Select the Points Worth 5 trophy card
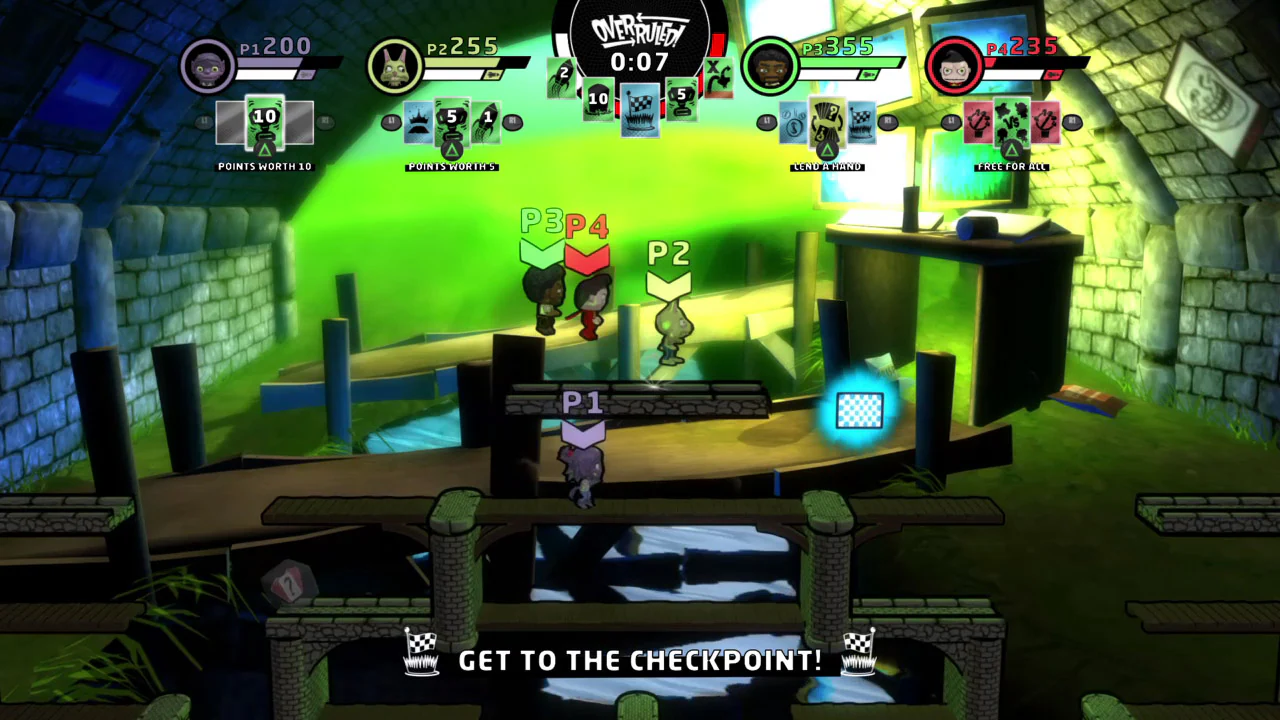 point(453,120)
